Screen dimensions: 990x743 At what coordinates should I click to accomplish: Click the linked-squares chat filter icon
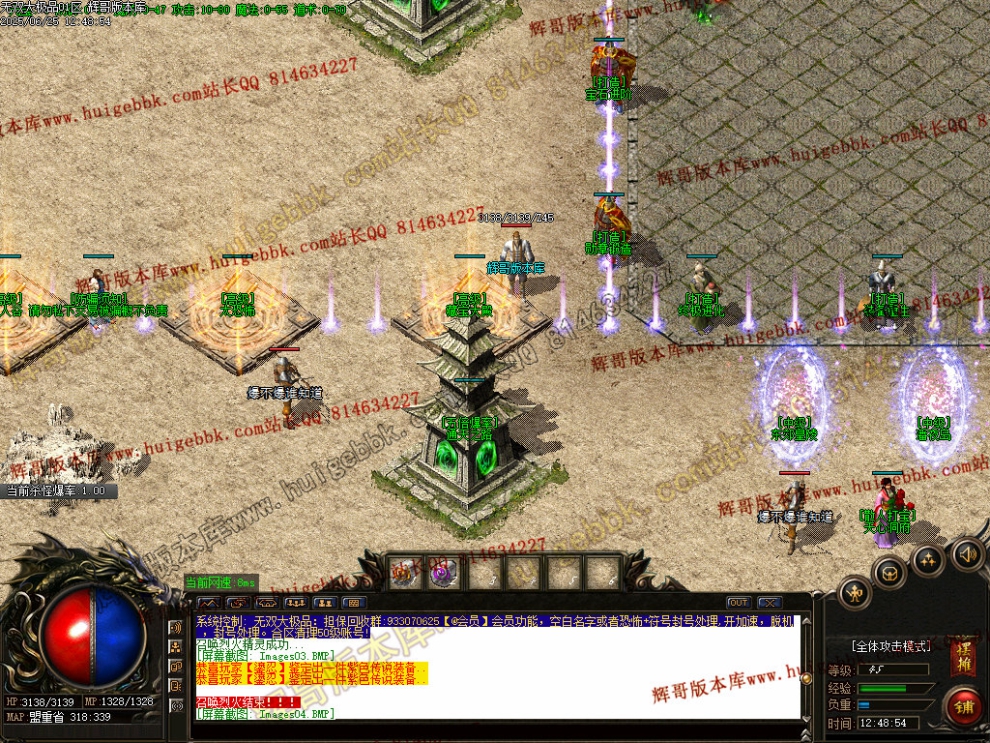(x=176, y=666)
